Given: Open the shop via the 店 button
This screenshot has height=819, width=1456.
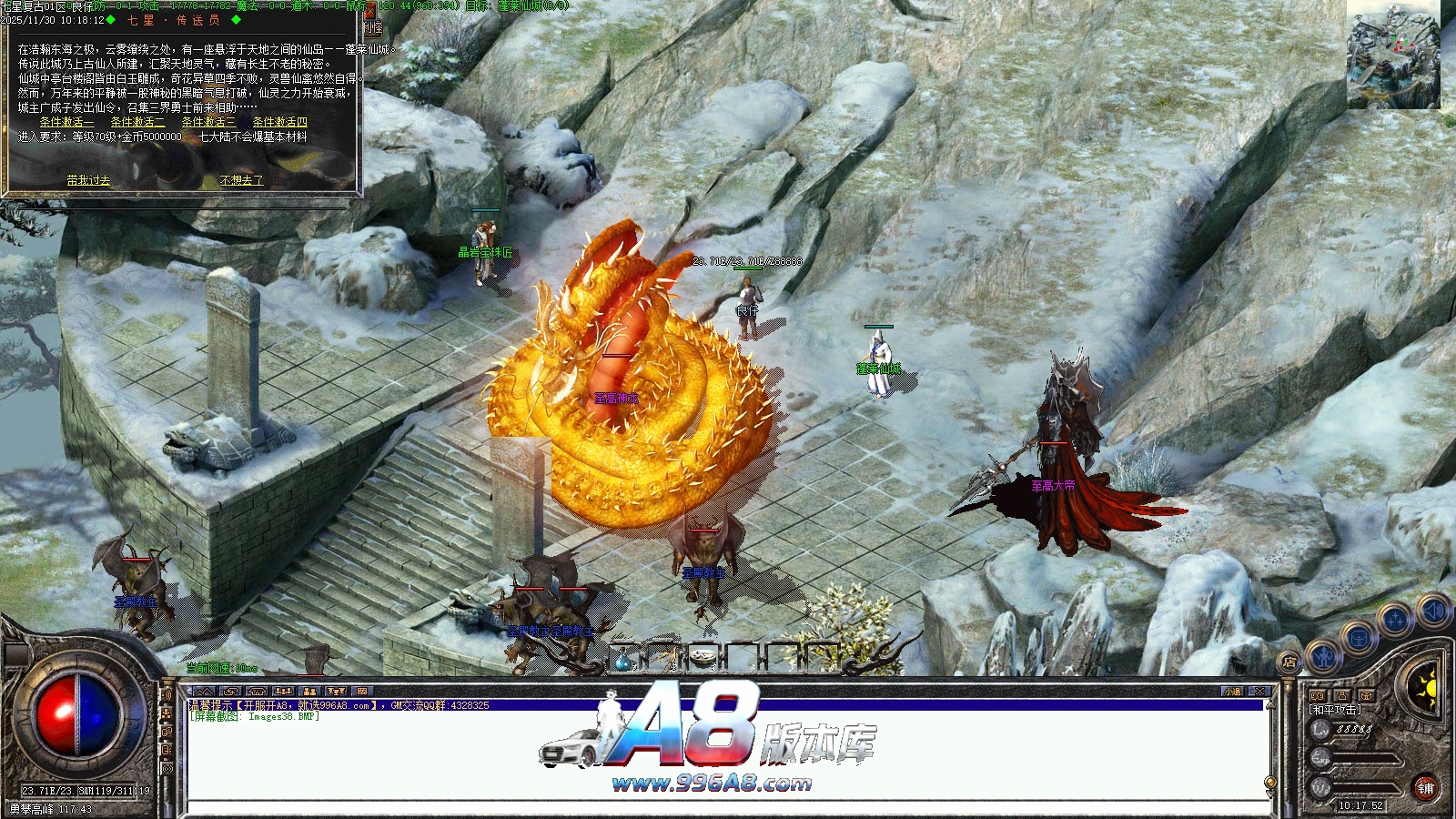Looking at the screenshot, I should (x=1289, y=662).
